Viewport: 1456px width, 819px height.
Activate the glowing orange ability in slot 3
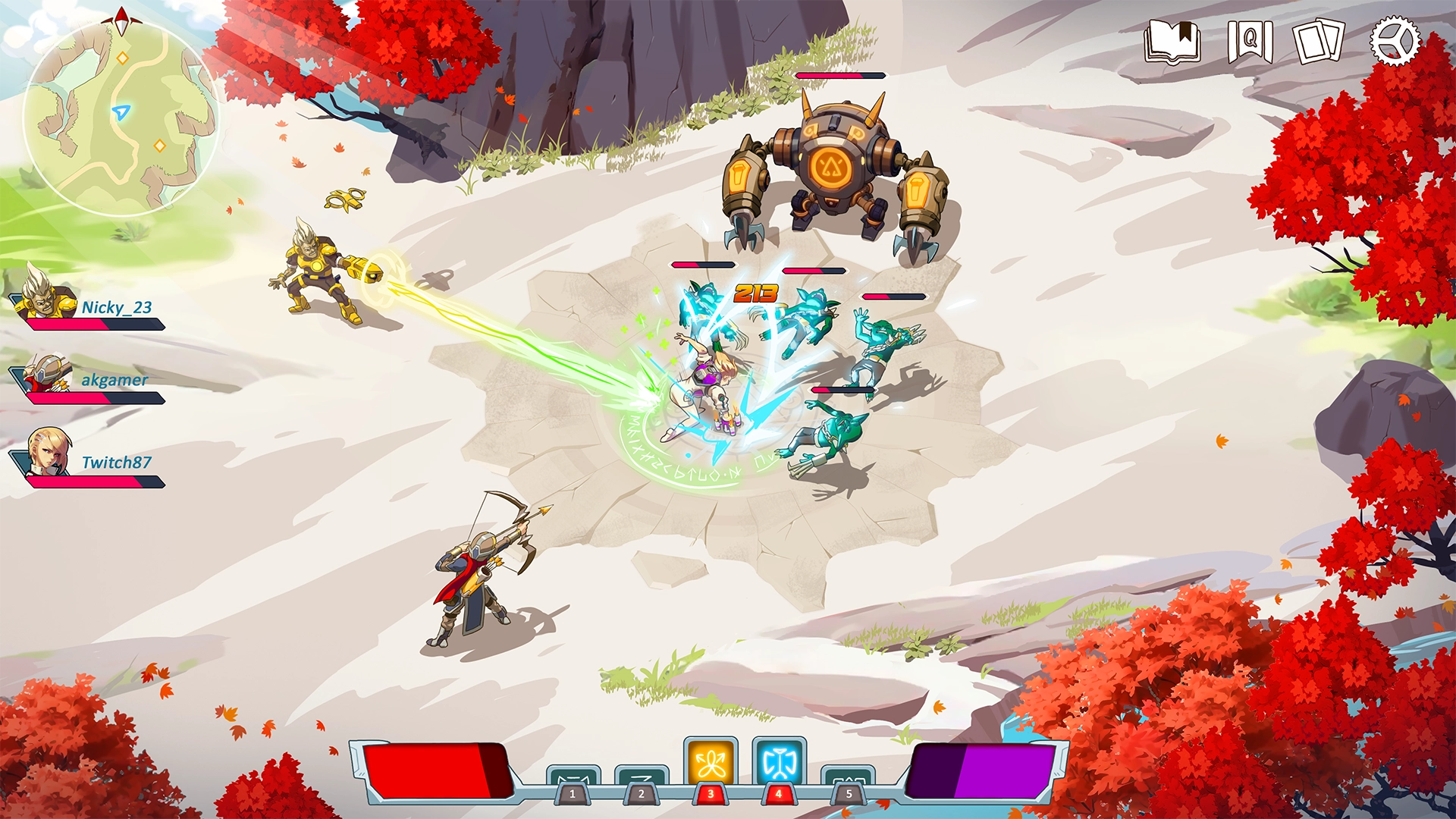[x=711, y=764]
